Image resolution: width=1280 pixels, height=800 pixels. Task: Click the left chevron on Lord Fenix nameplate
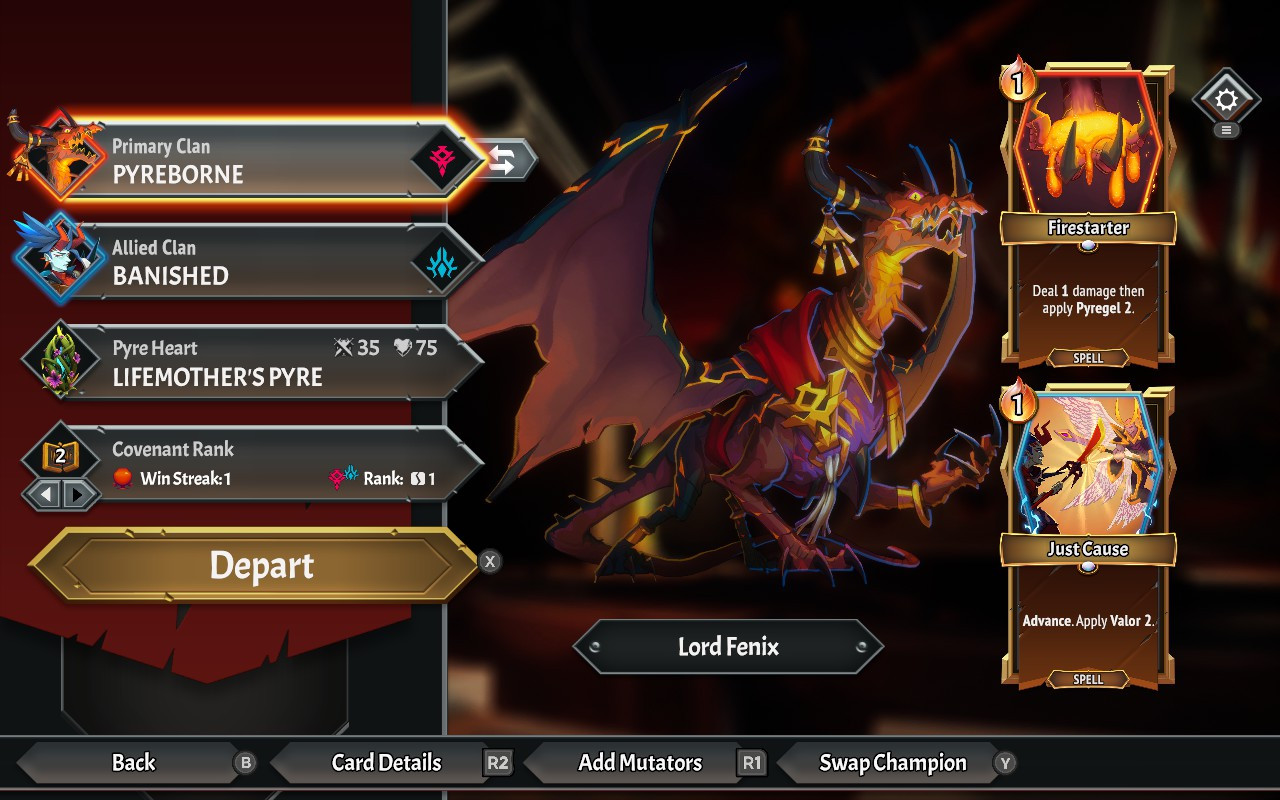[x=597, y=647]
